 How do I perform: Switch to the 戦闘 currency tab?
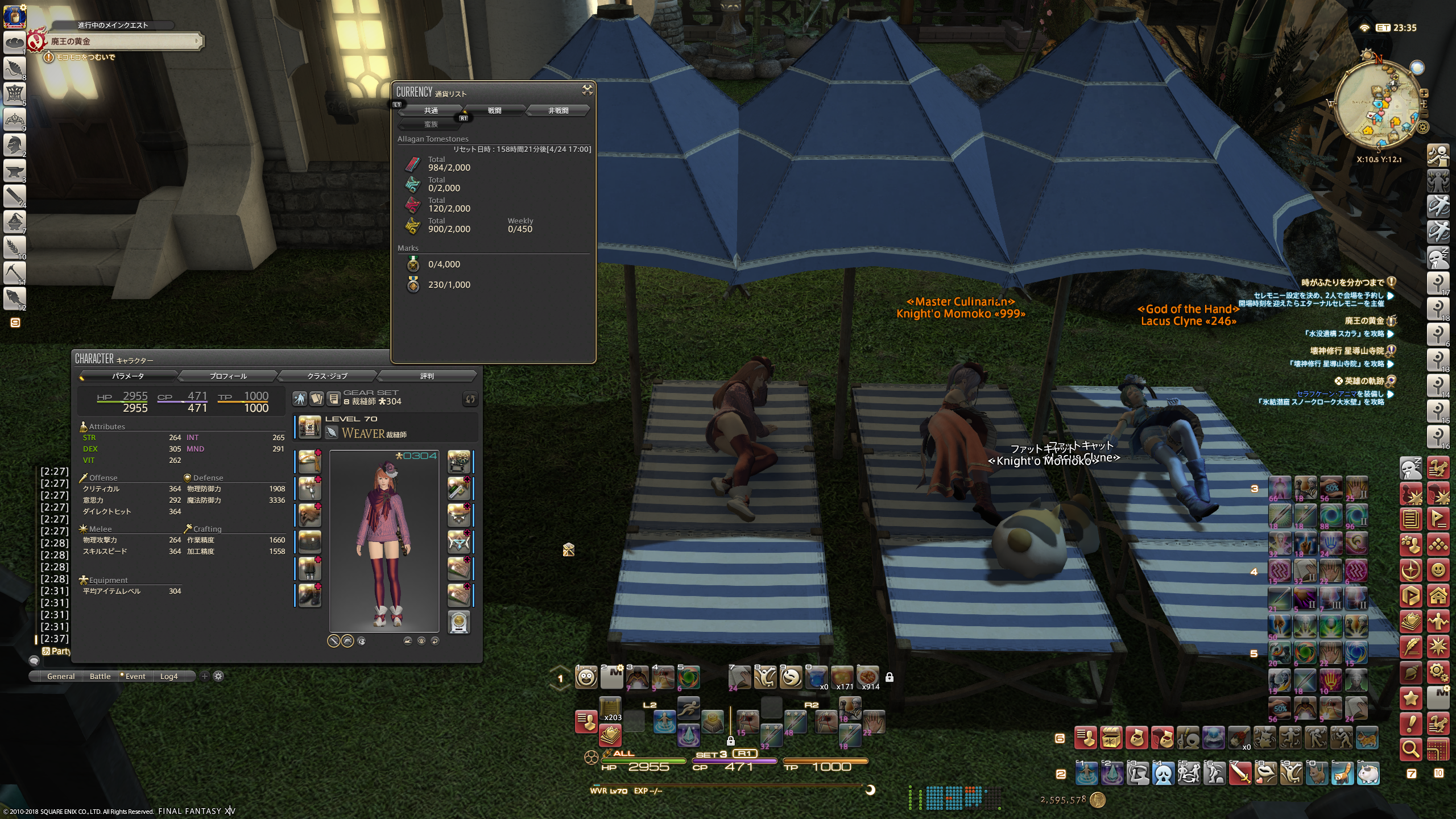(494, 110)
